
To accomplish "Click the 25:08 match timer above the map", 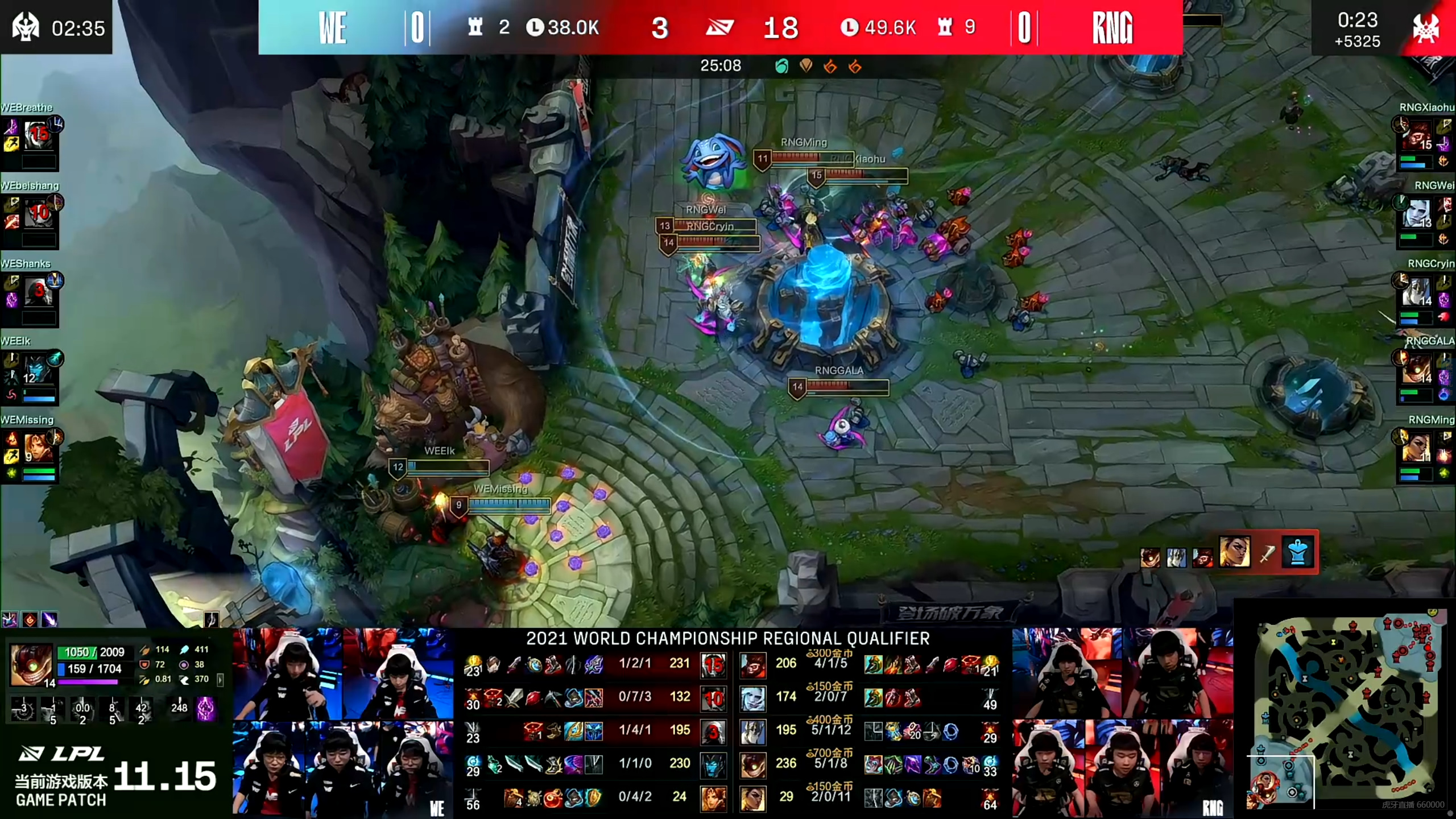I will pos(720,65).
